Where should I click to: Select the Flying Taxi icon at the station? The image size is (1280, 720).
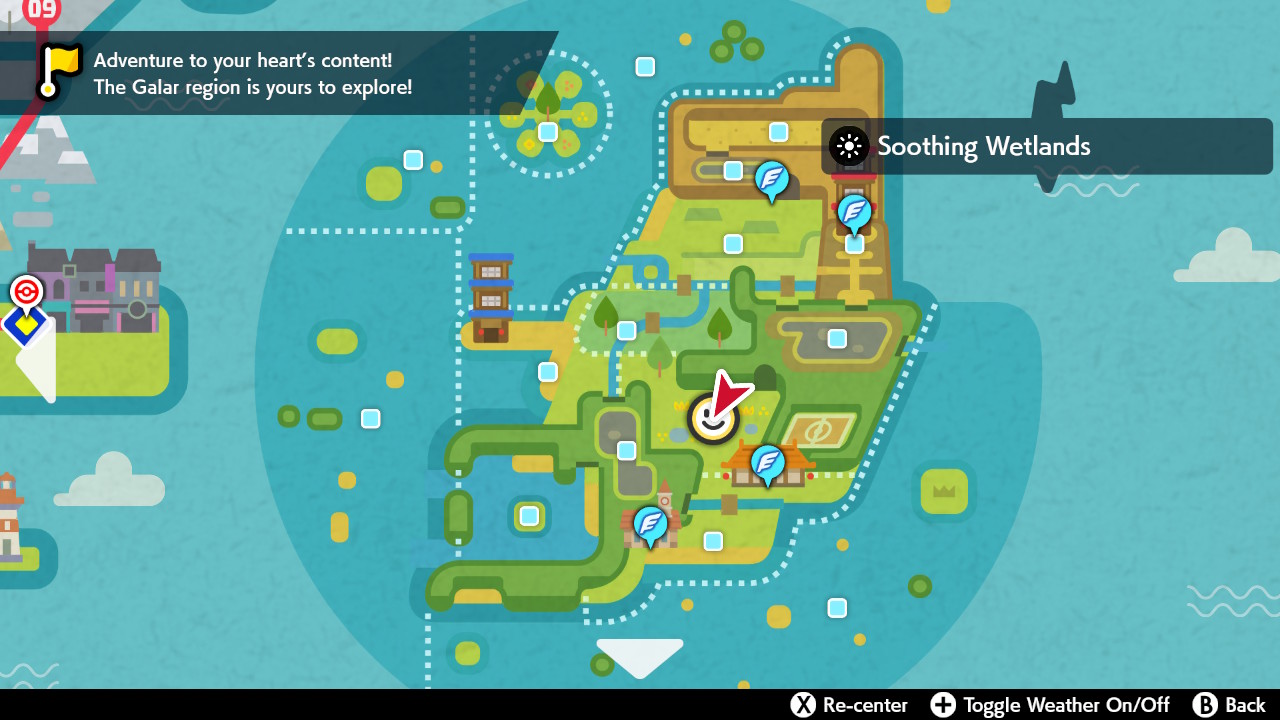pos(852,212)
